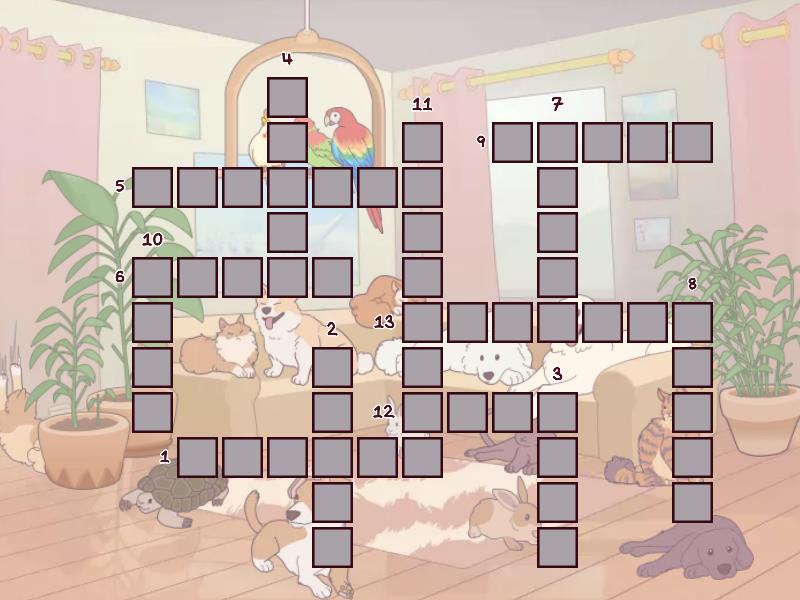Select the first cell of 11 down
This screenshot has height=600, width=800.
[422, 142]
